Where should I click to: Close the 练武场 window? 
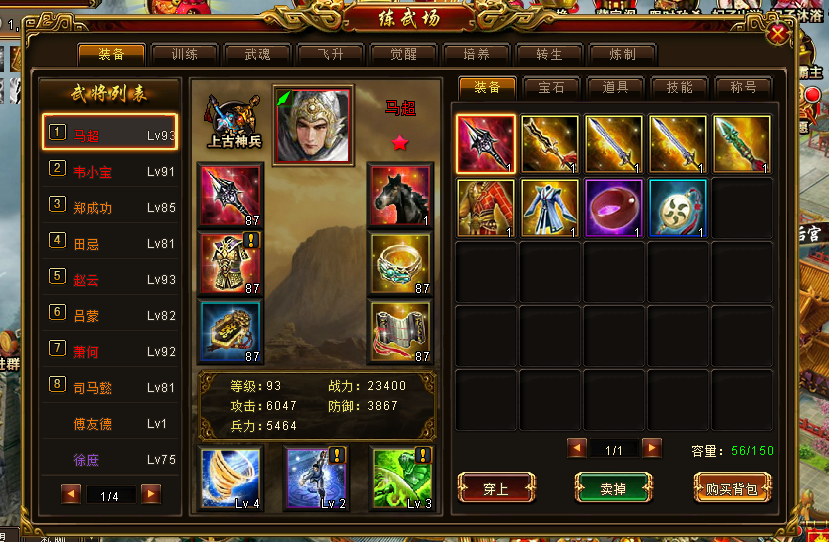(777, 35)
